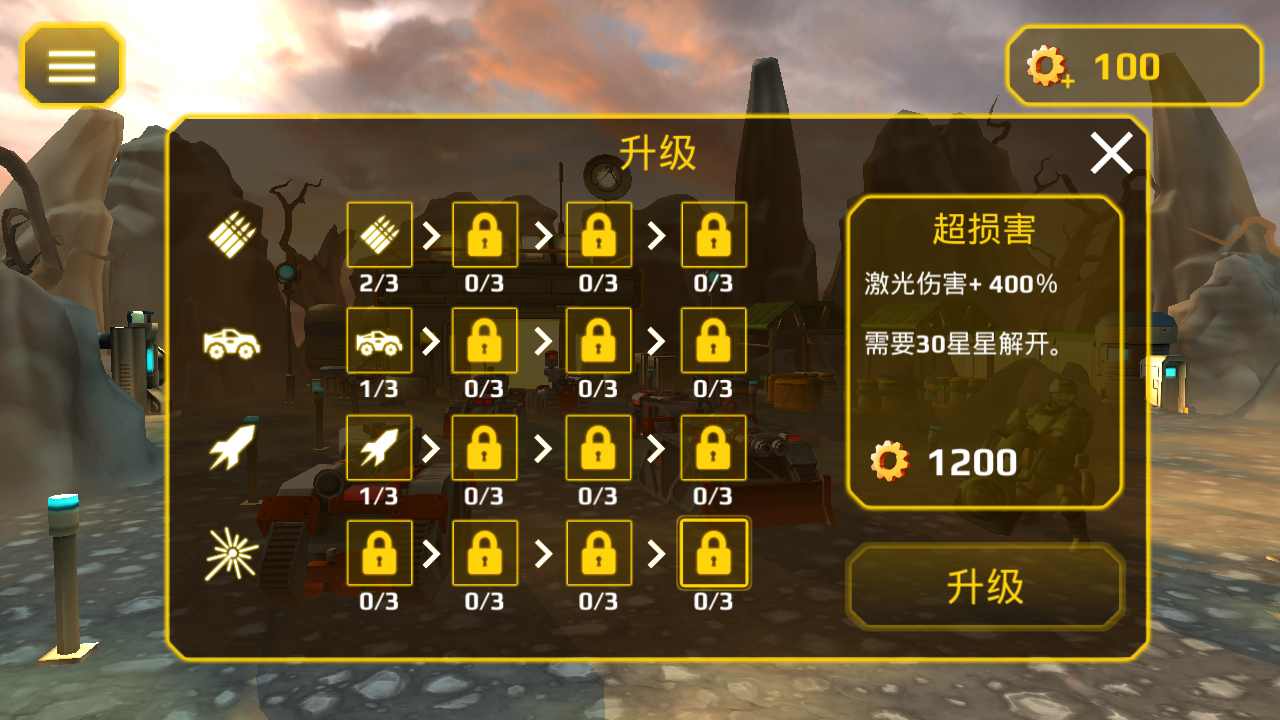This screenshot has width=1280, height=720.
Task: Click the unlocked bullets tier-one upgrade tile
Action: click(379, 236)
